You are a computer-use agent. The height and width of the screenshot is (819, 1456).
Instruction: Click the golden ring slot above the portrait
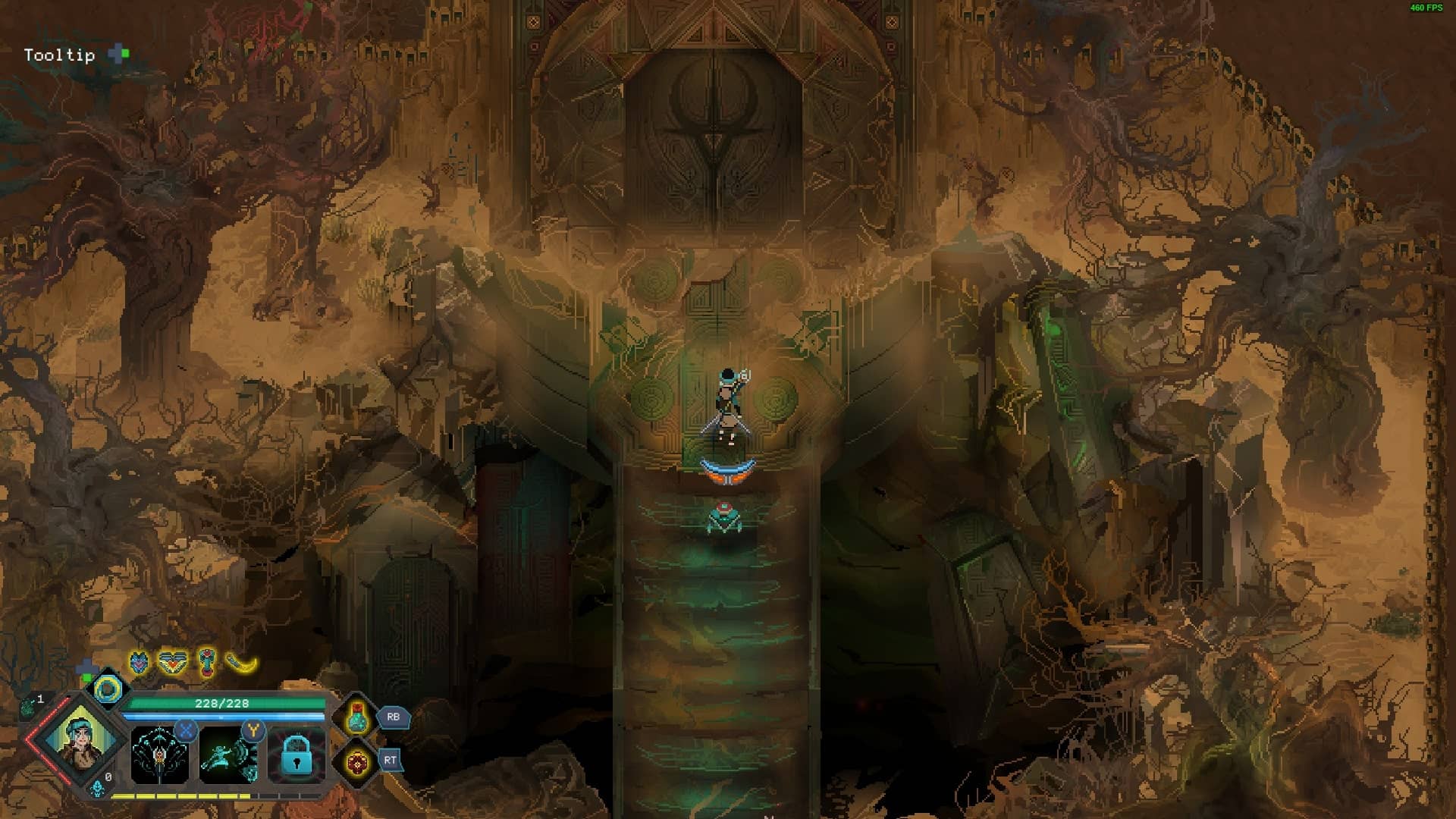pos(108,689)
